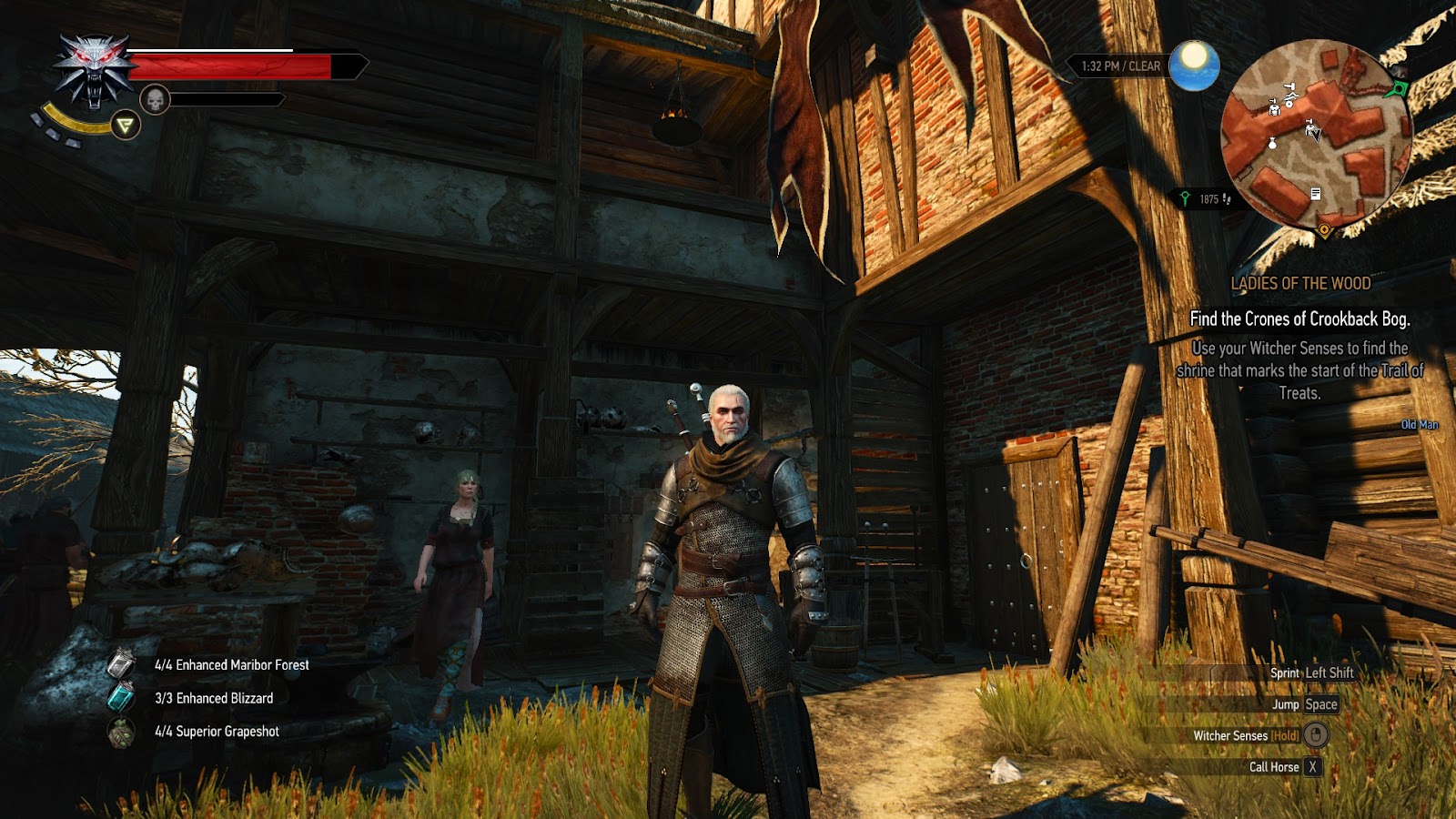Select the active Quen sign icon
Screen dimensions: 1456x819
126,125
